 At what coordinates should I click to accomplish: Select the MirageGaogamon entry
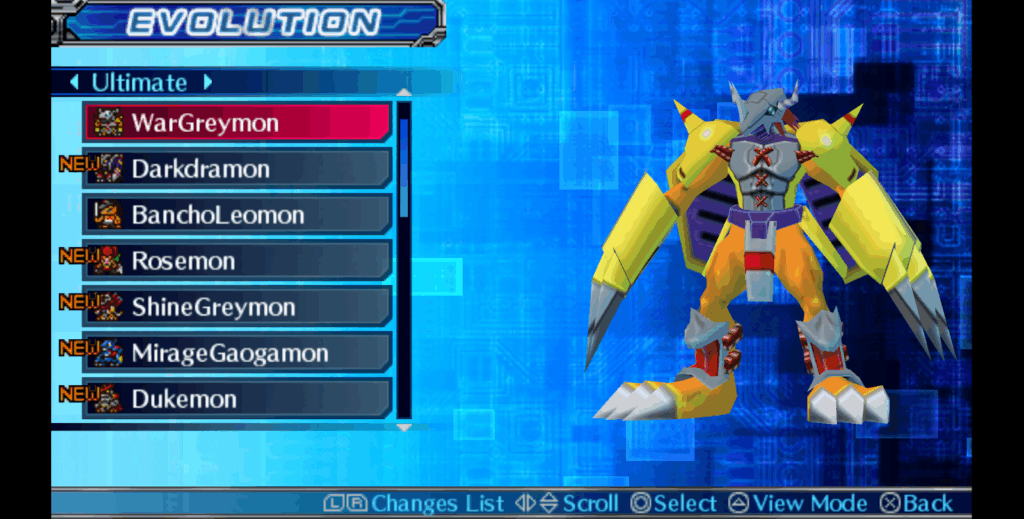pos(237,353)
